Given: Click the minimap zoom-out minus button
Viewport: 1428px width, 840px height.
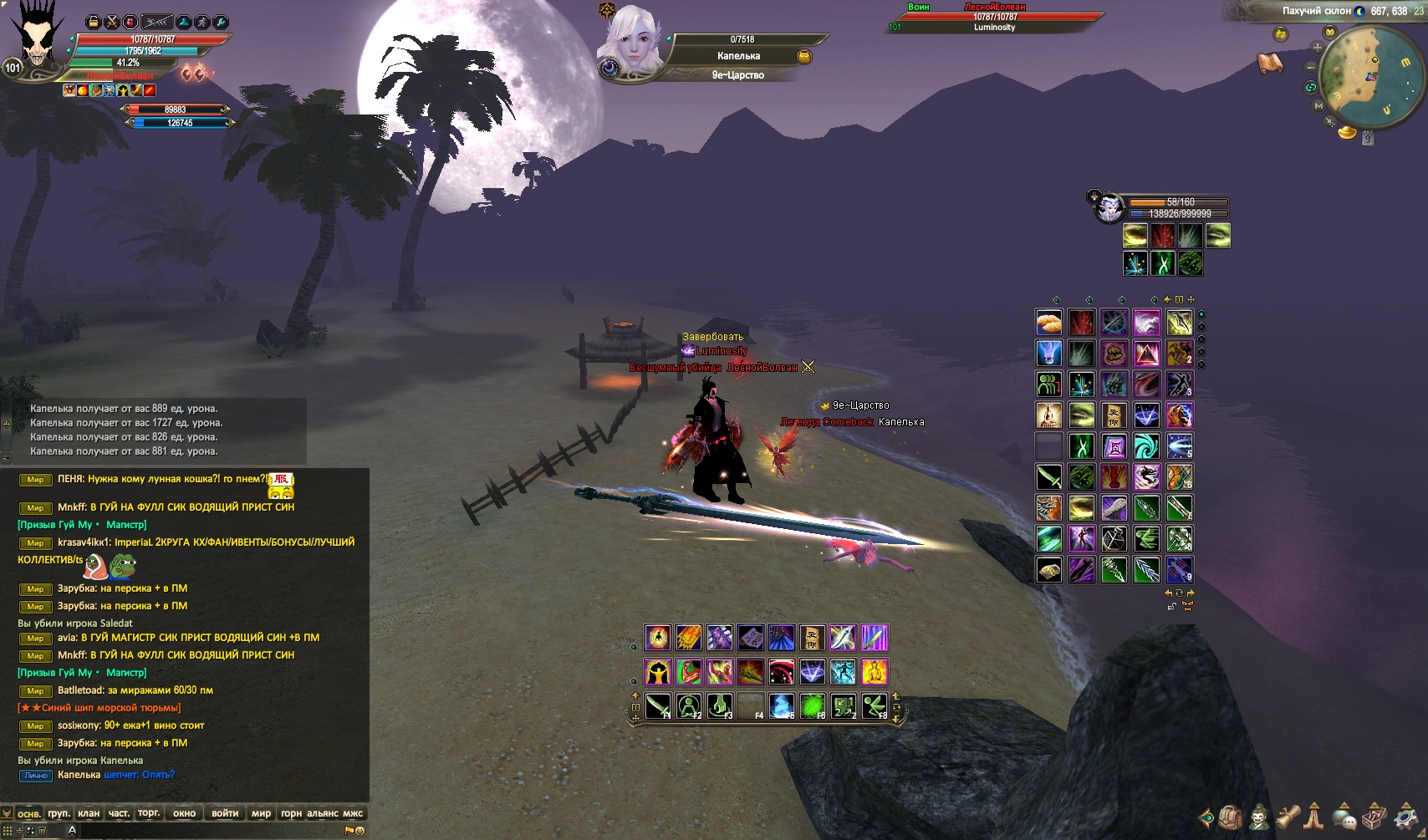Looking at the screenshot, I should (x=1311, y=67).
